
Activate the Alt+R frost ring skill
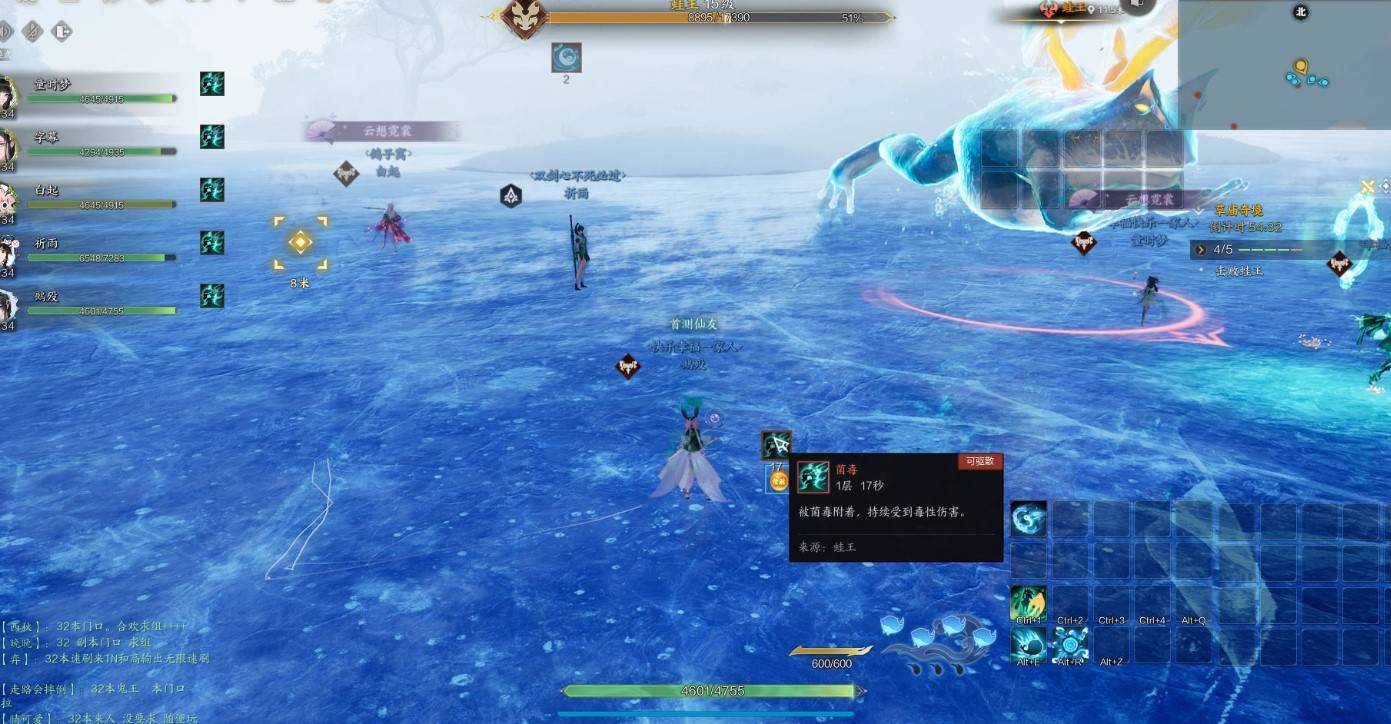coord(1070,645)
